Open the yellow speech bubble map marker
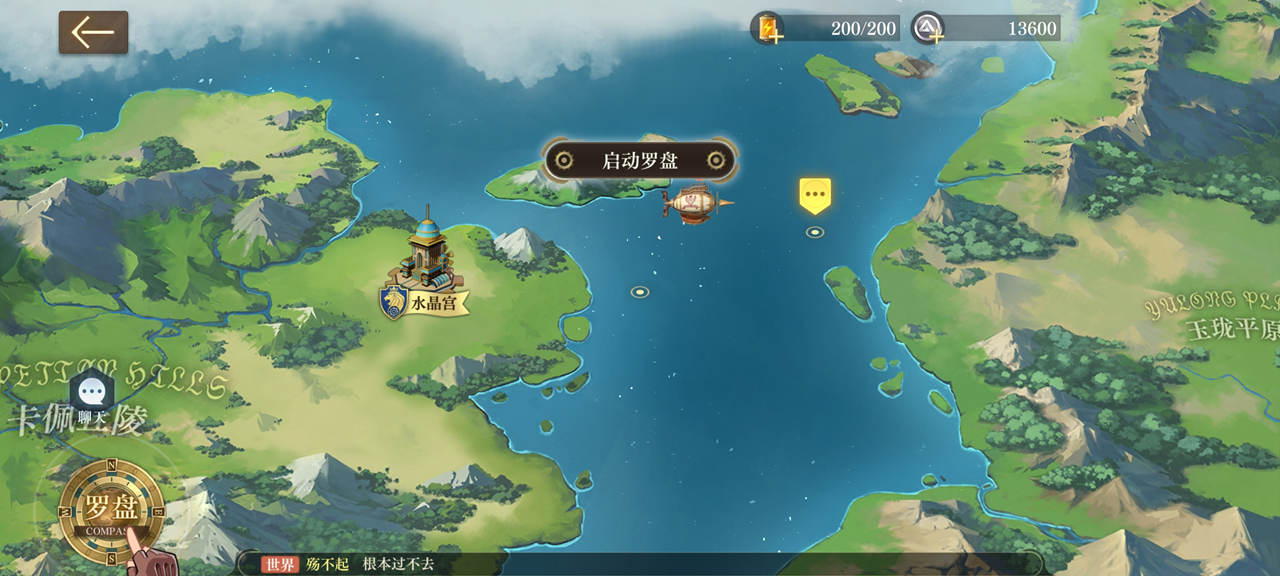The width and height of the screenshot is (1280, 576). (815, 194)
